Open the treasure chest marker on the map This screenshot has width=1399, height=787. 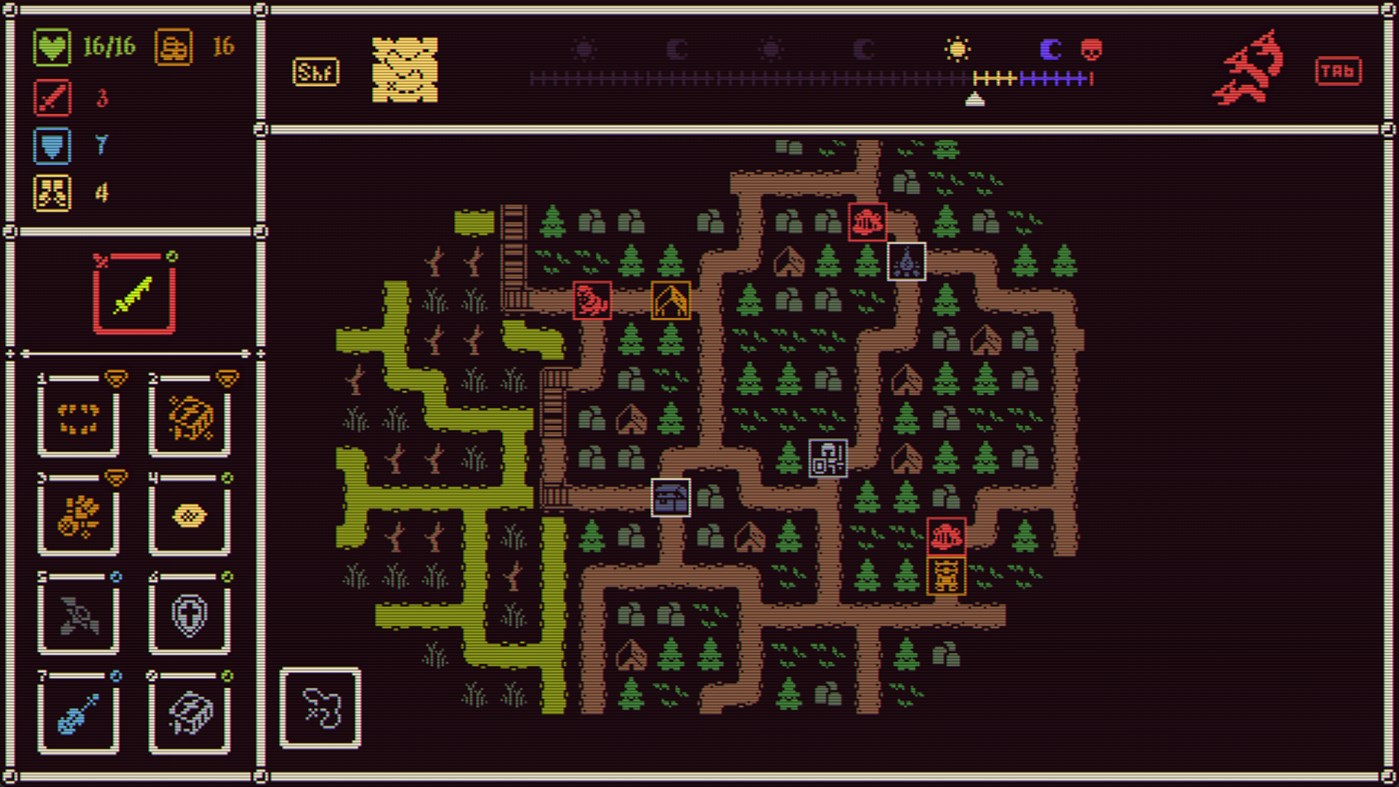670,498
